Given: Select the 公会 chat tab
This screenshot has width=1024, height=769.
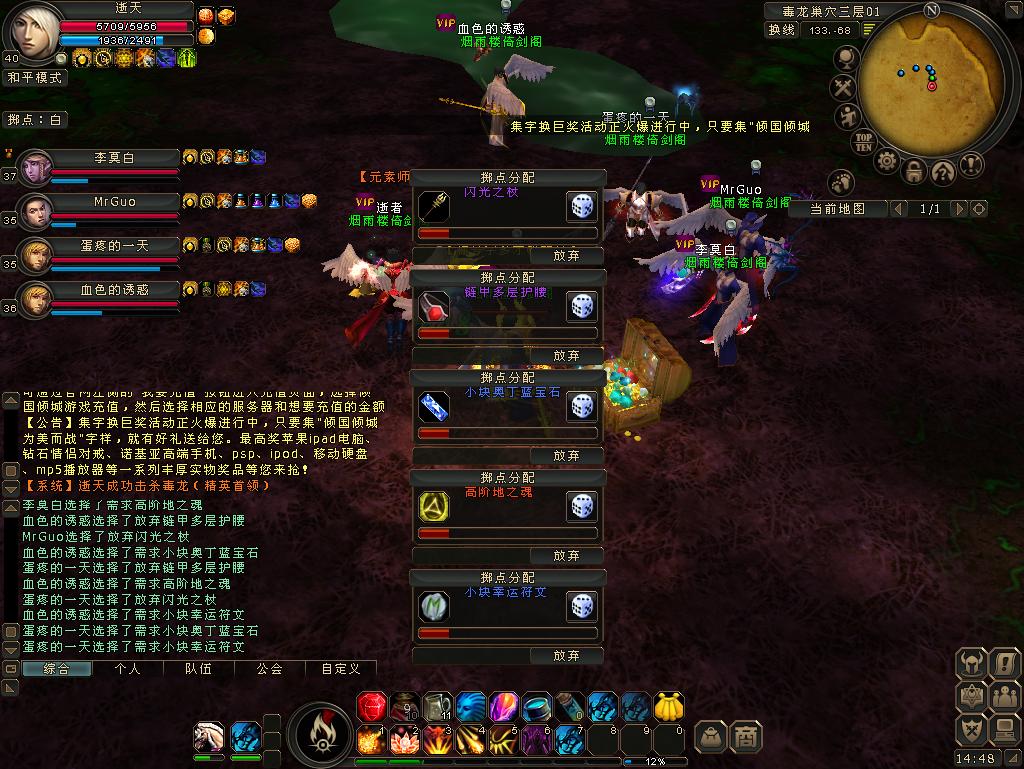Looking at the screenshot, I should (269, 669).
